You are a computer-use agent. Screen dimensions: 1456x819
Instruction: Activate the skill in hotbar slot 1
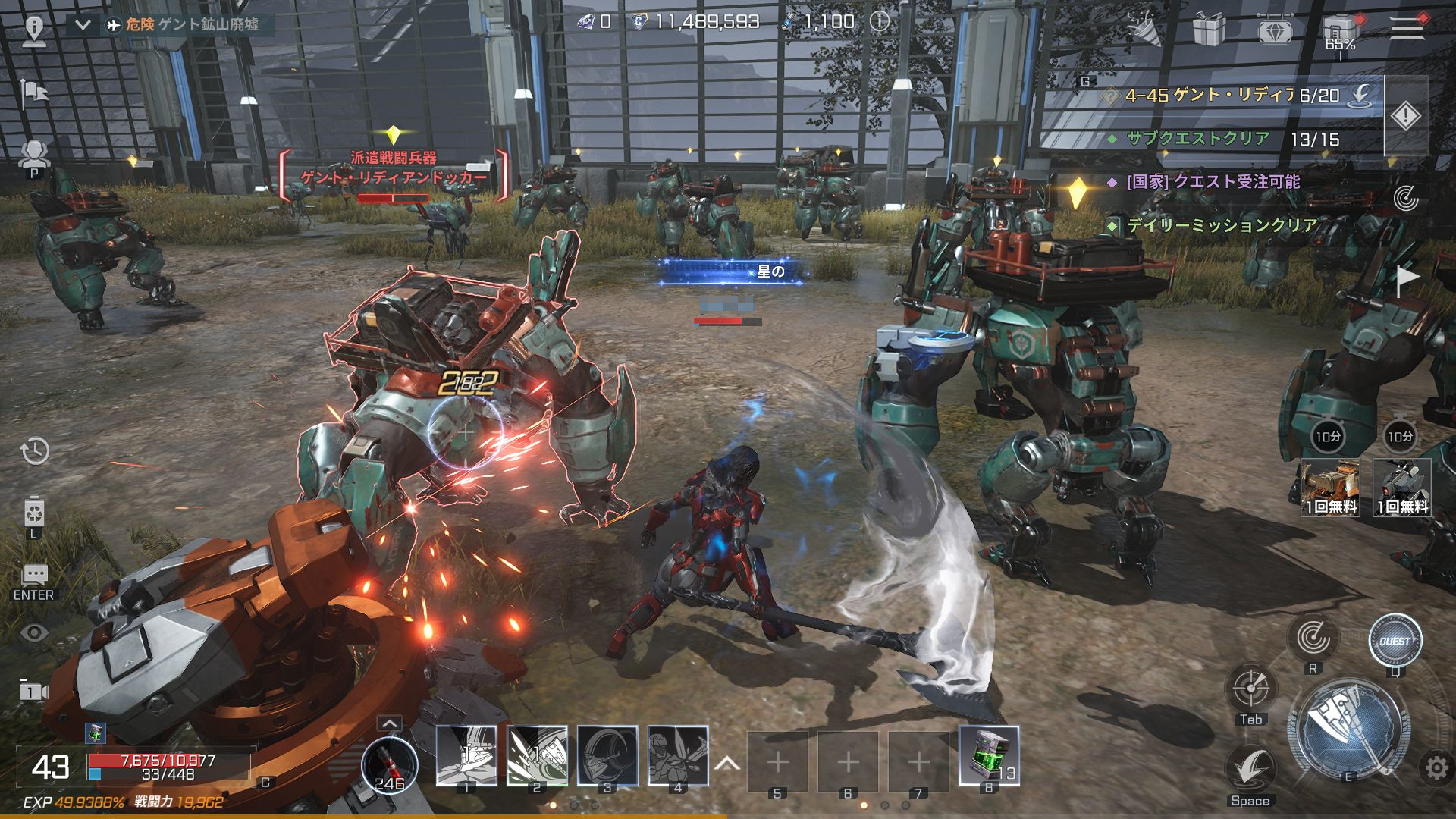pyautogui.click(x=466, y=755)
